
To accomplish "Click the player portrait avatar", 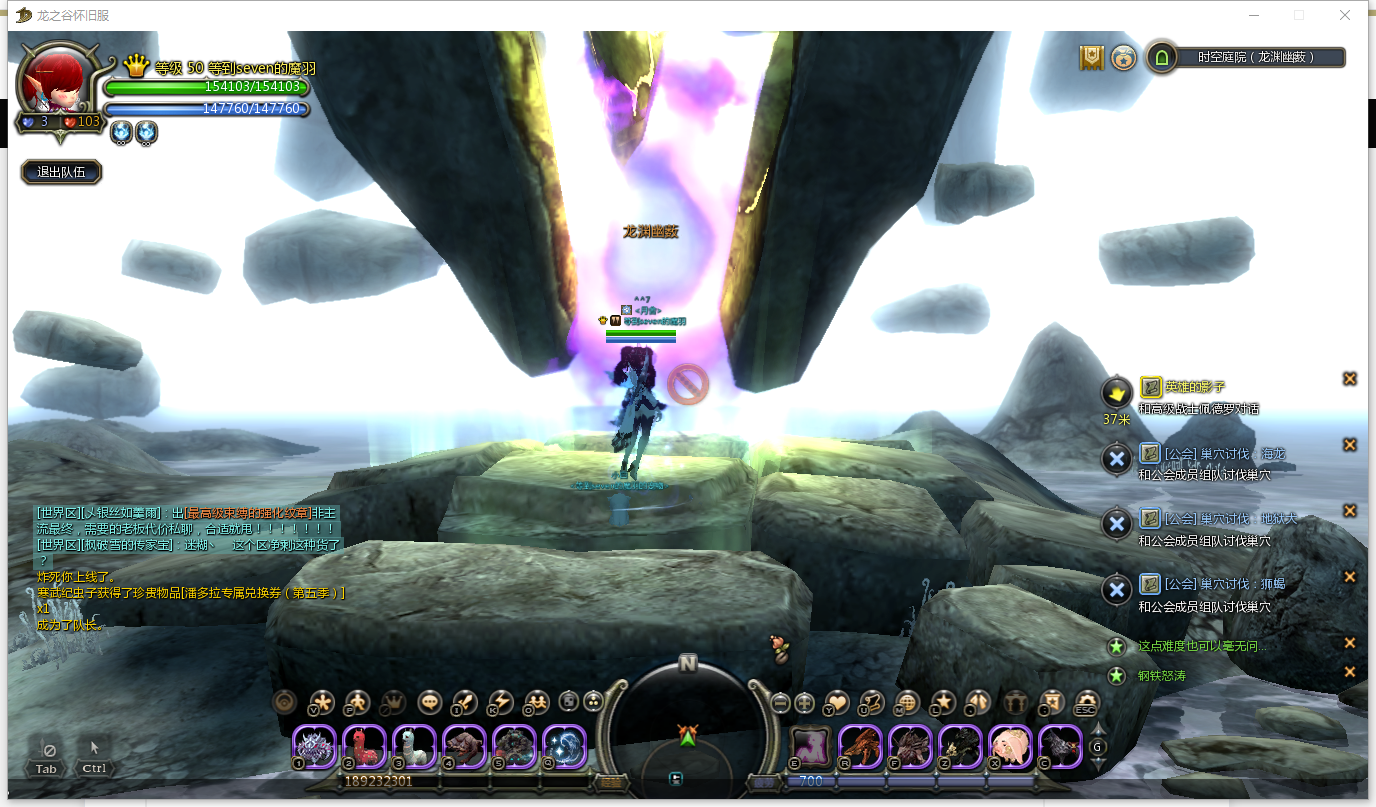I will click(x=57, y=82).
